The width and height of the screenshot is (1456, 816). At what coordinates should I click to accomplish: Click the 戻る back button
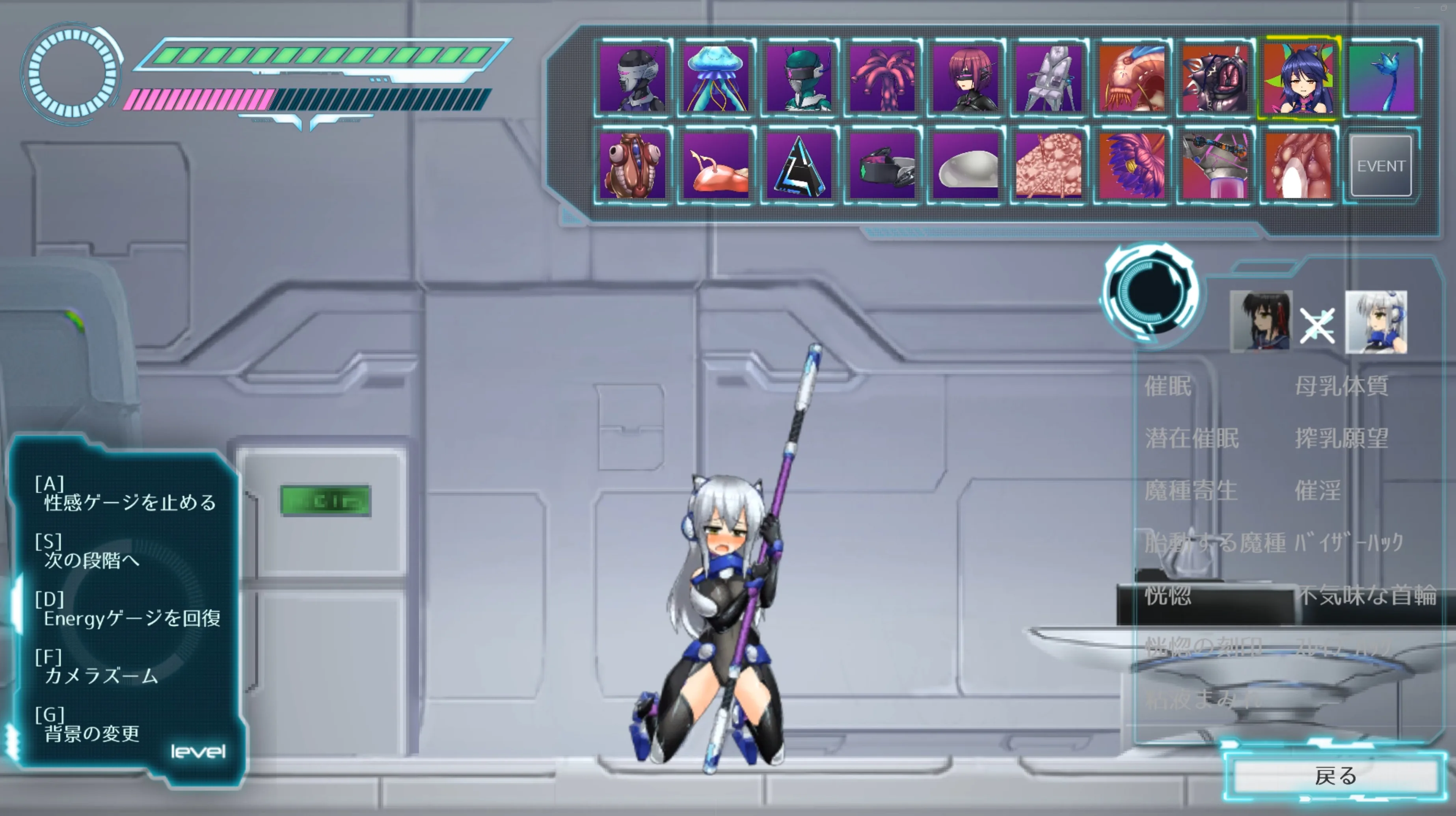(x=1336, y=776)
